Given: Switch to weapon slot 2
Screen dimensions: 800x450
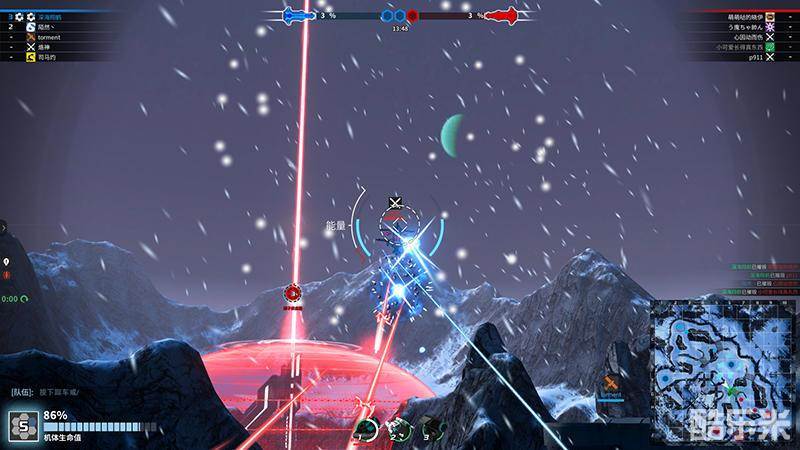Looking at the screenshot, I should [397, 430].
